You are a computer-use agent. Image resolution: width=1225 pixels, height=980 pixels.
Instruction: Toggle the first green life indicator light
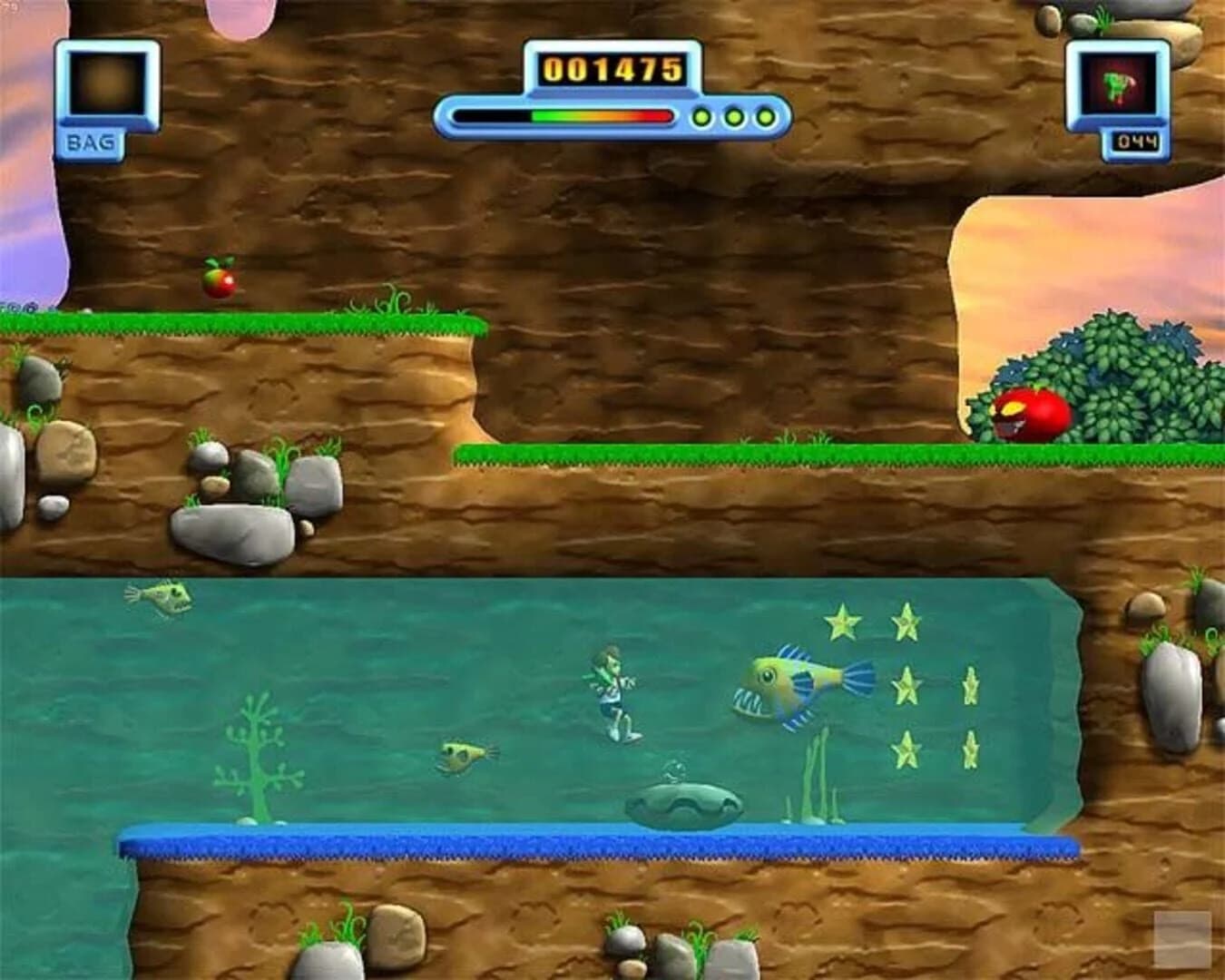pyautogui.click(x=701, y=116)
